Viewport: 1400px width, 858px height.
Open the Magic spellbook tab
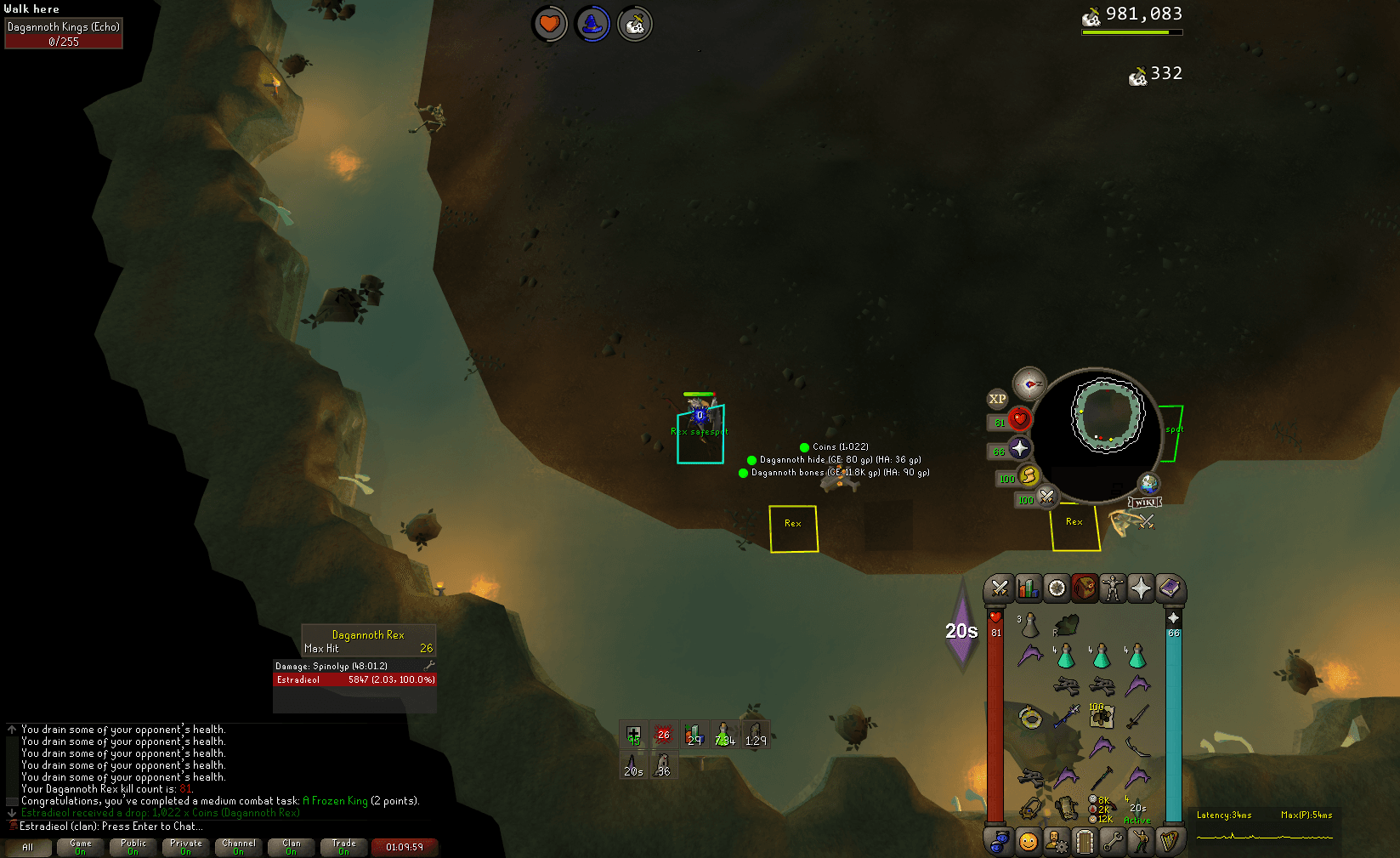coord(1169,588)
